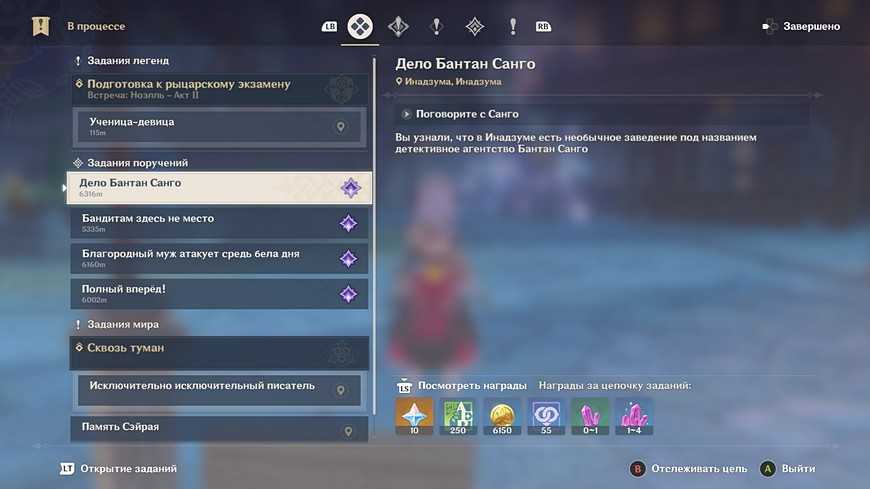
Task: View rewards via 'Посмотреть награды'
Action: [462, 386]
